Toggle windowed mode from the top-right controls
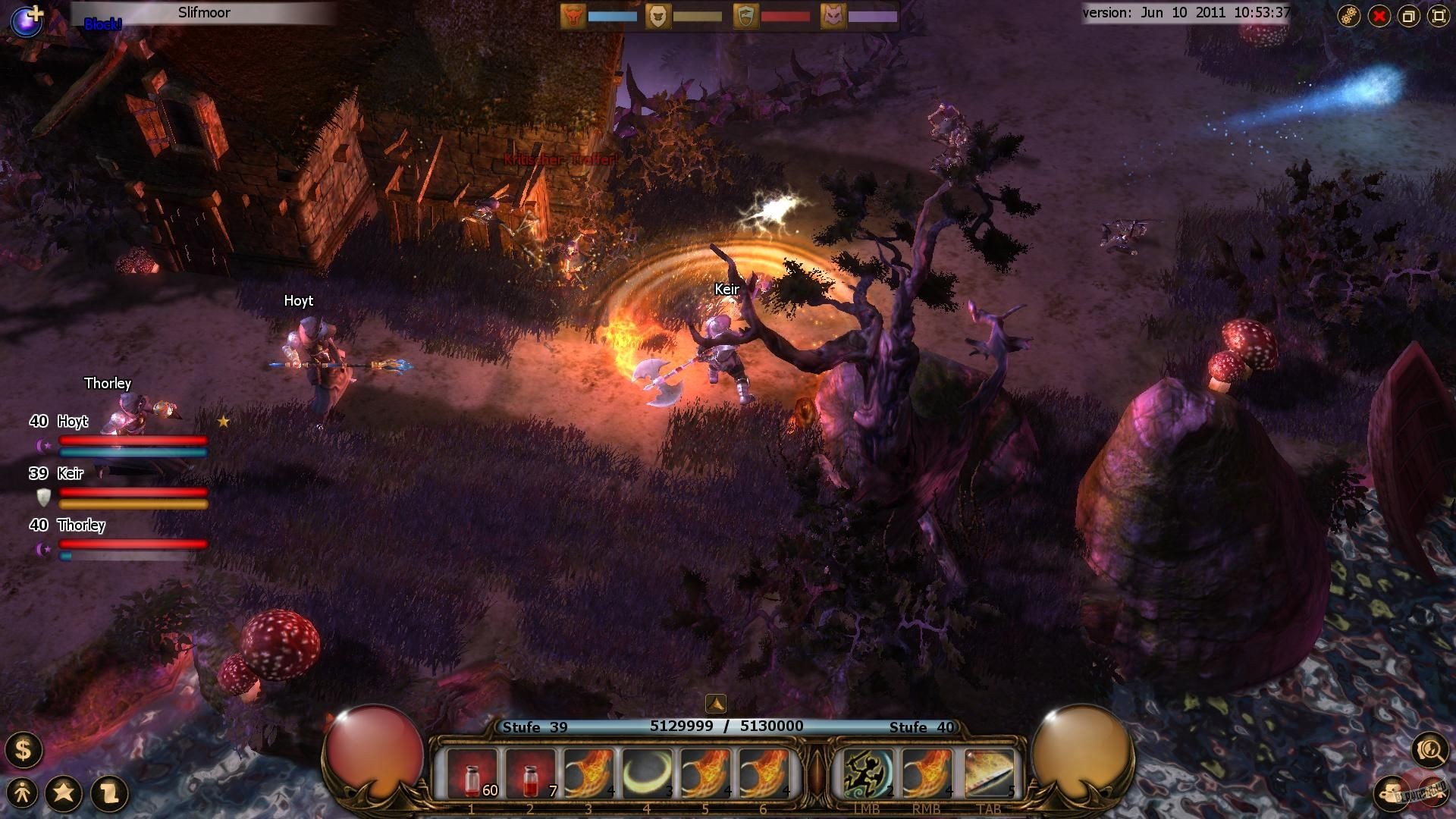 point(1408,15)
